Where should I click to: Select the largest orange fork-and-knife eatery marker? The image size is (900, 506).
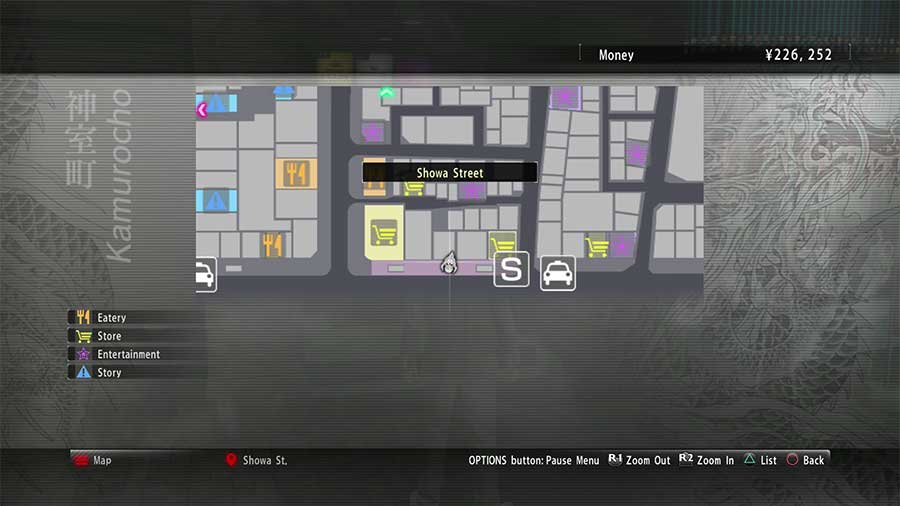[295, 174]
